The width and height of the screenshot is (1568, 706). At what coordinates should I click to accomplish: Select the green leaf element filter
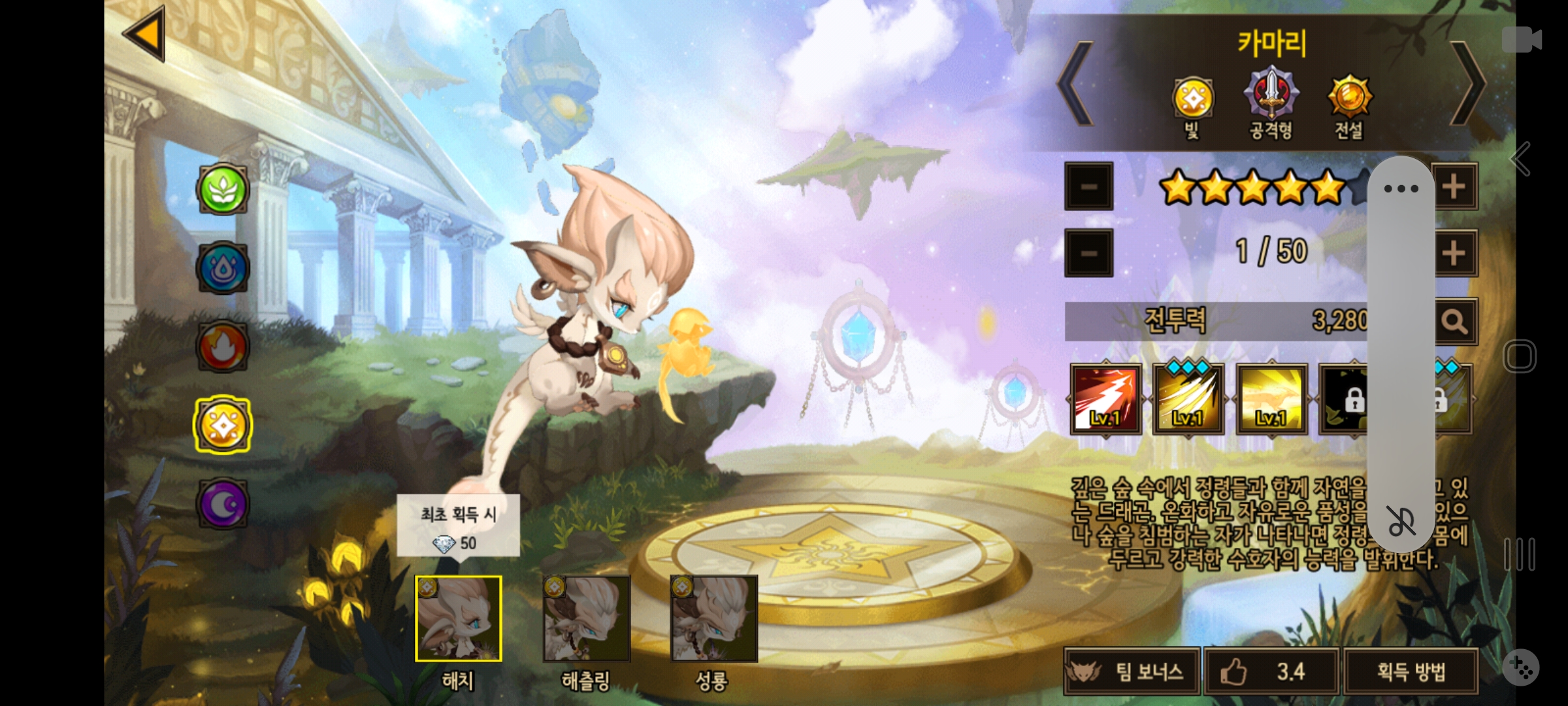pyautogui.click(x=223, y=189)
